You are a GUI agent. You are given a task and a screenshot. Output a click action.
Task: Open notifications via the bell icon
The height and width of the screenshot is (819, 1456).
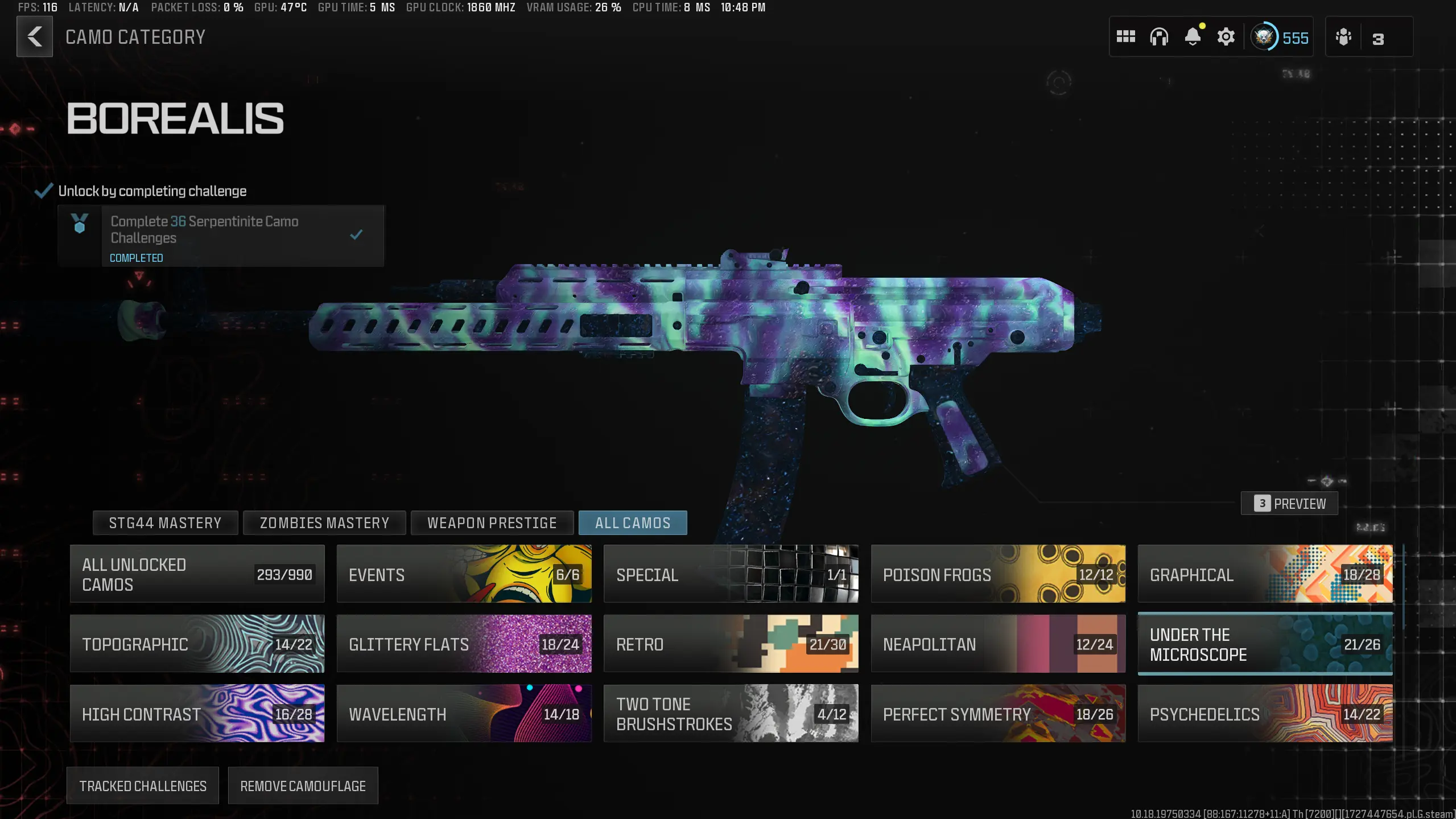(x=1193, y=36)
